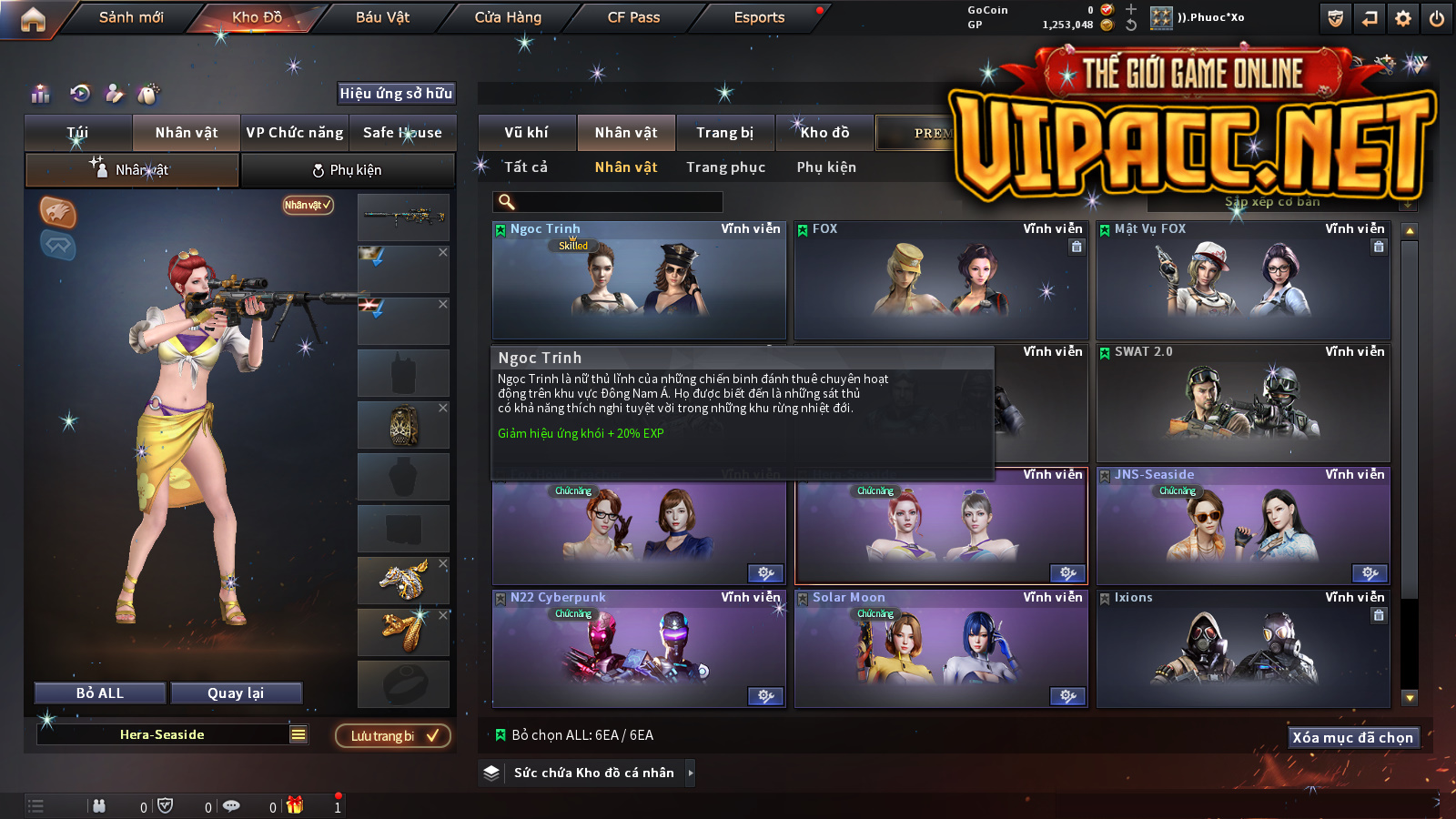Switch to the Trang bị tab
Screen dimensions: 1456x819
click(x=725, y=133)
